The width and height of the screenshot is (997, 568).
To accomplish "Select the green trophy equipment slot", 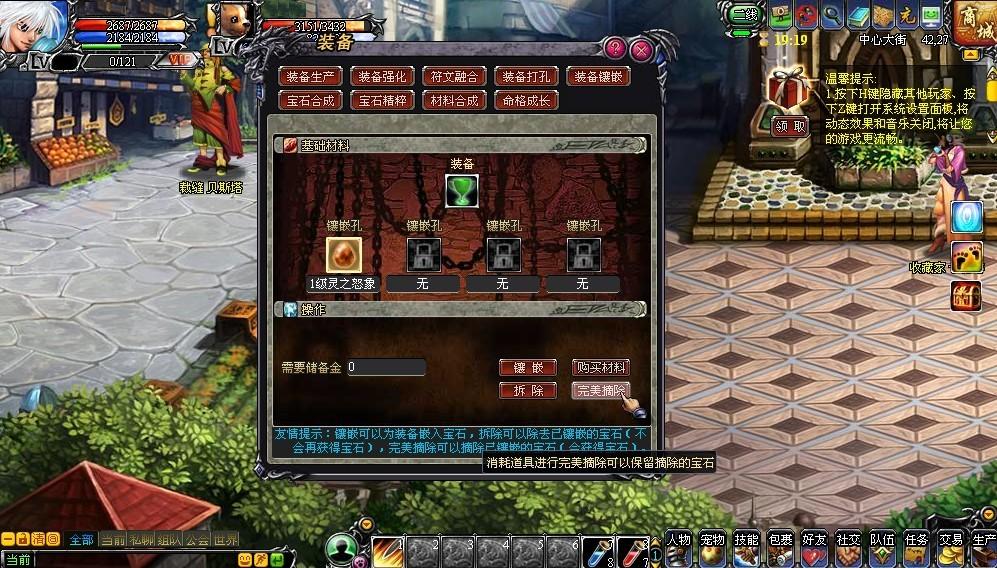I will pyautogui.click(x=462, y=190).
